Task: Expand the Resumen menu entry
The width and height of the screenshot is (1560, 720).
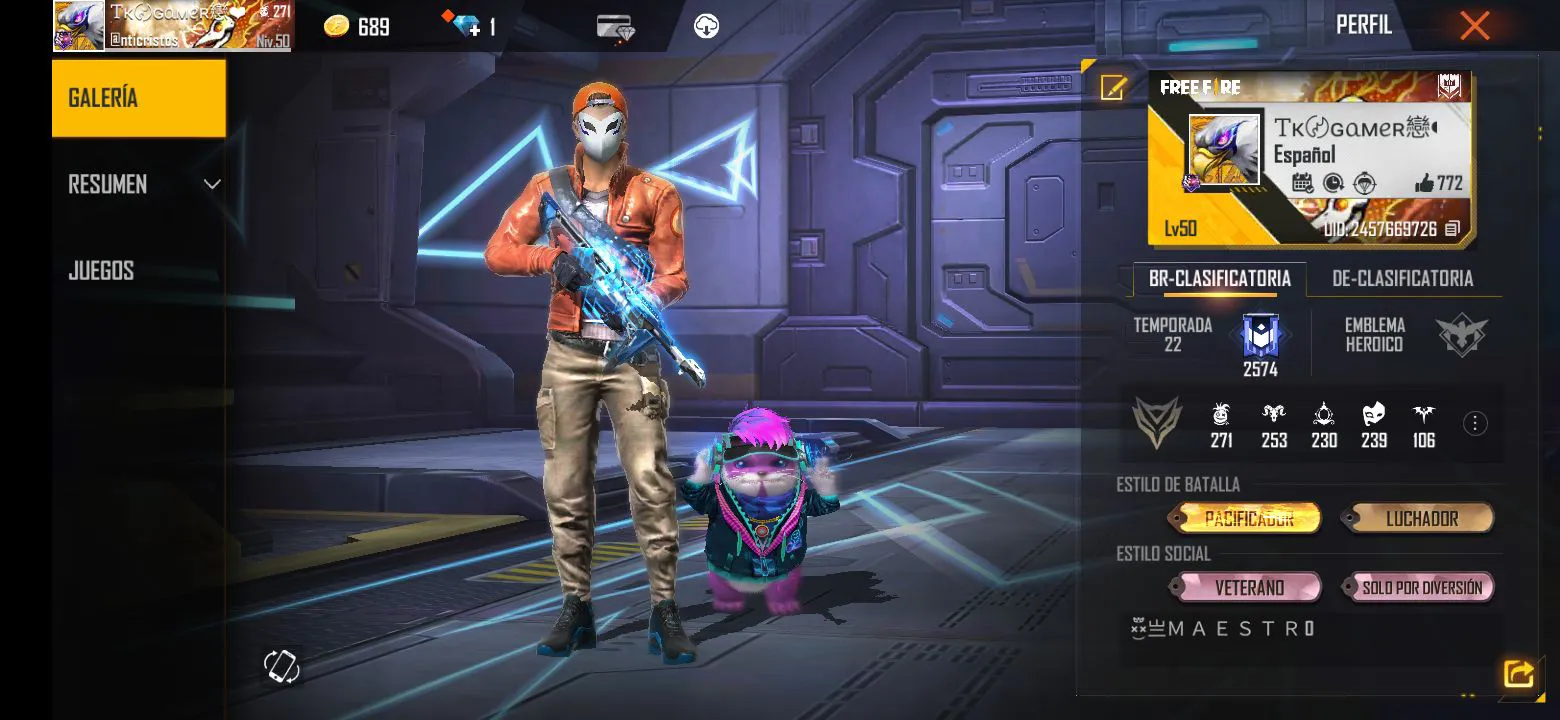Action: 138,184
